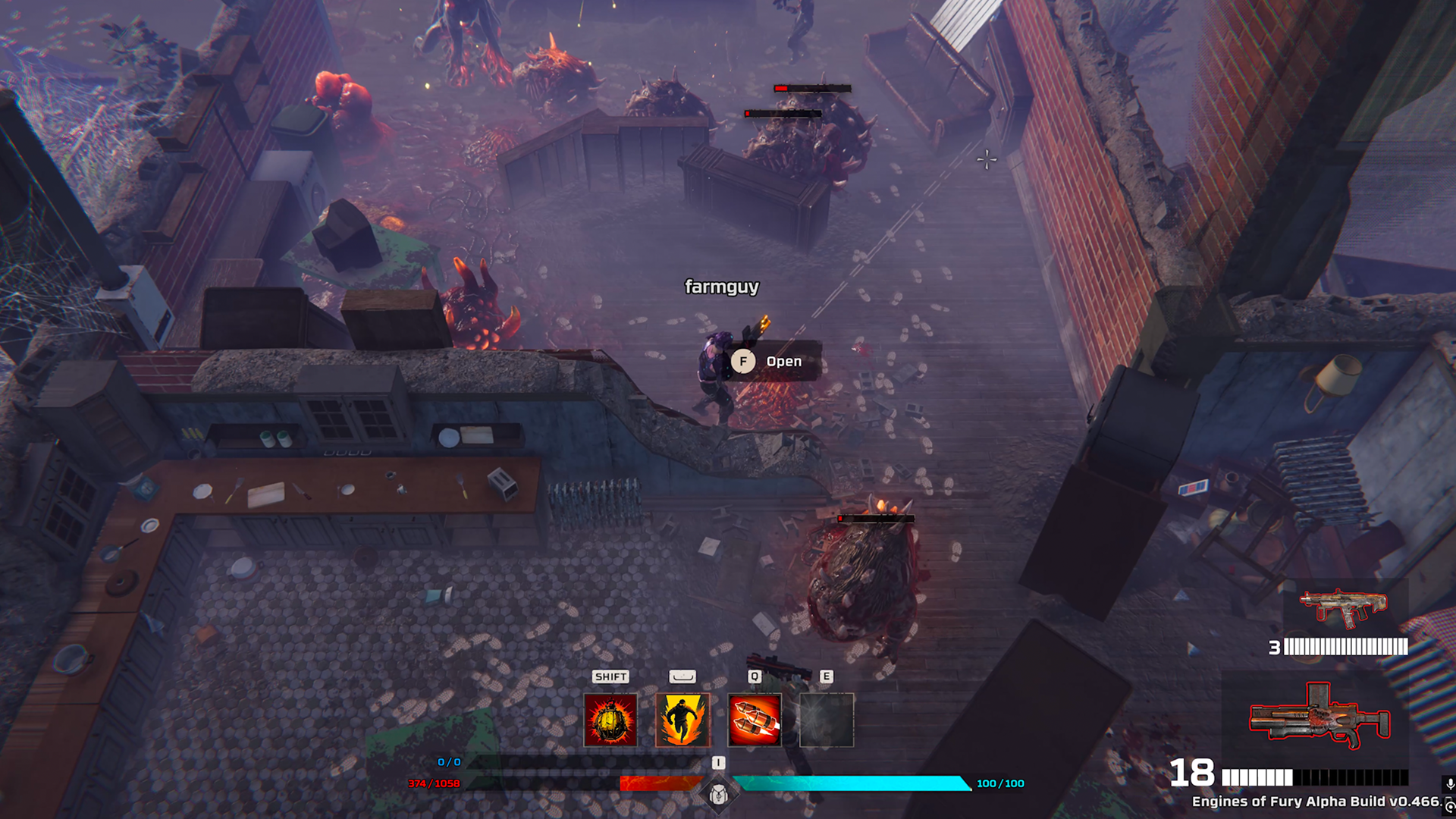Fire the triple rockets ability
This screenshot has height=819, width=1456.
755,720
